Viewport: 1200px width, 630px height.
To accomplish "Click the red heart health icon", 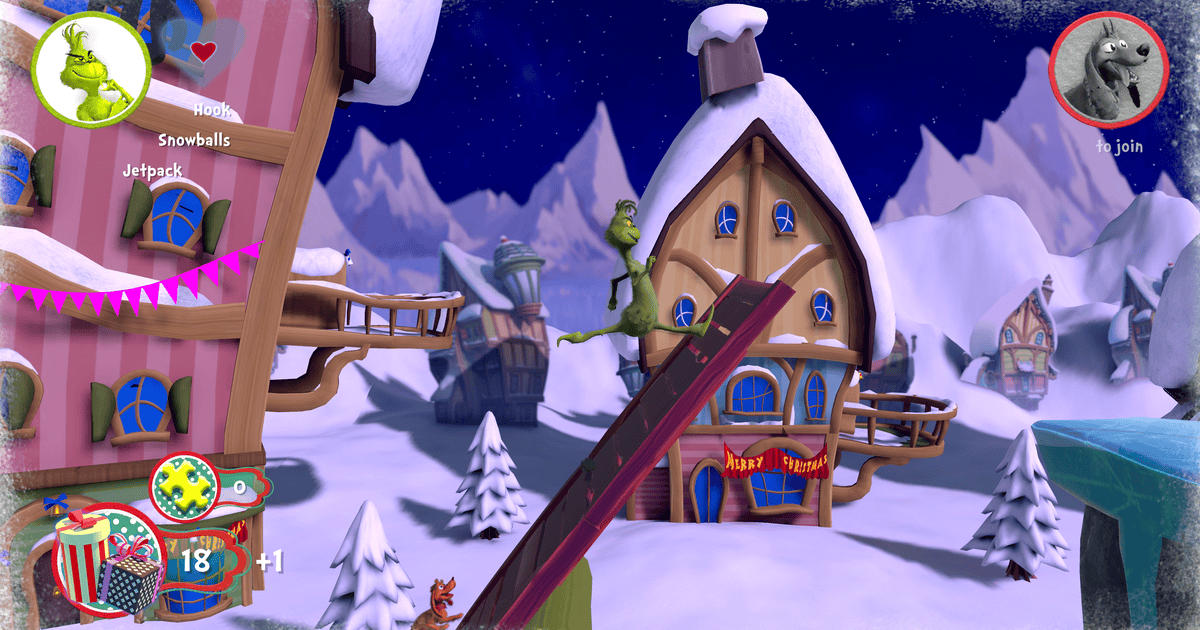I will click(204, 51).
